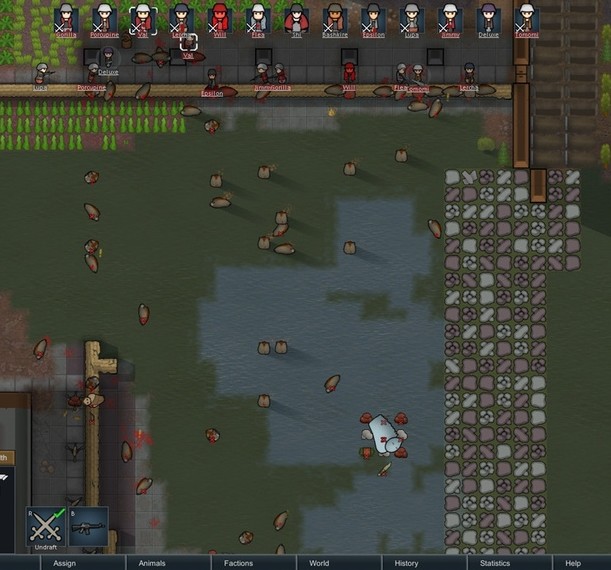Open the Animals tab
Image resolution: width=611 pixels, height=570 pixels.
152,563
